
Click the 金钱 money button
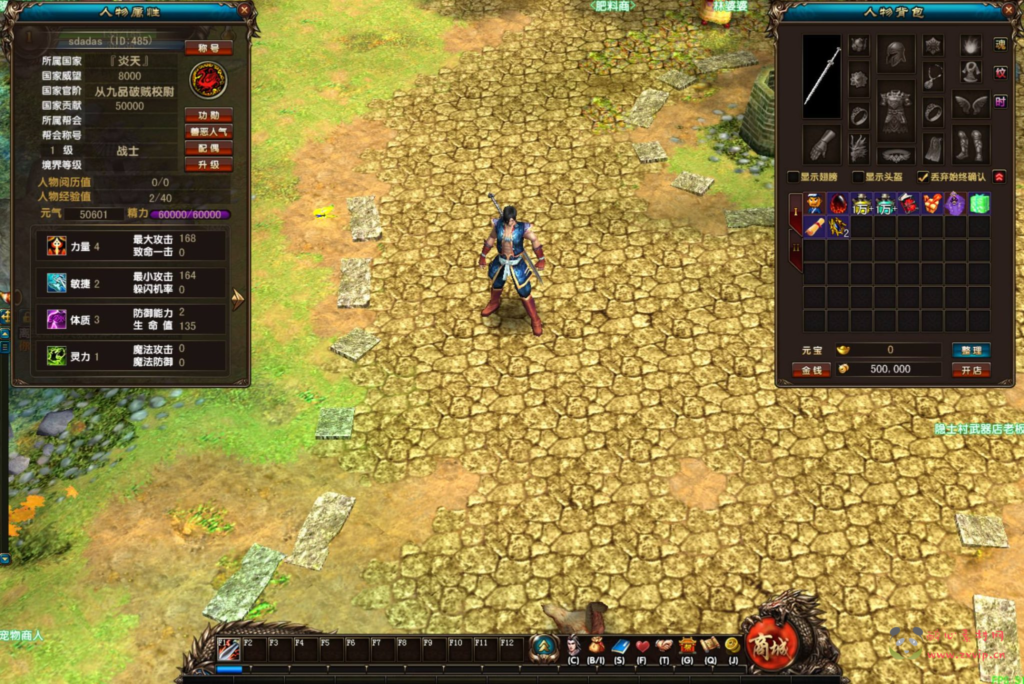point(811,369)
